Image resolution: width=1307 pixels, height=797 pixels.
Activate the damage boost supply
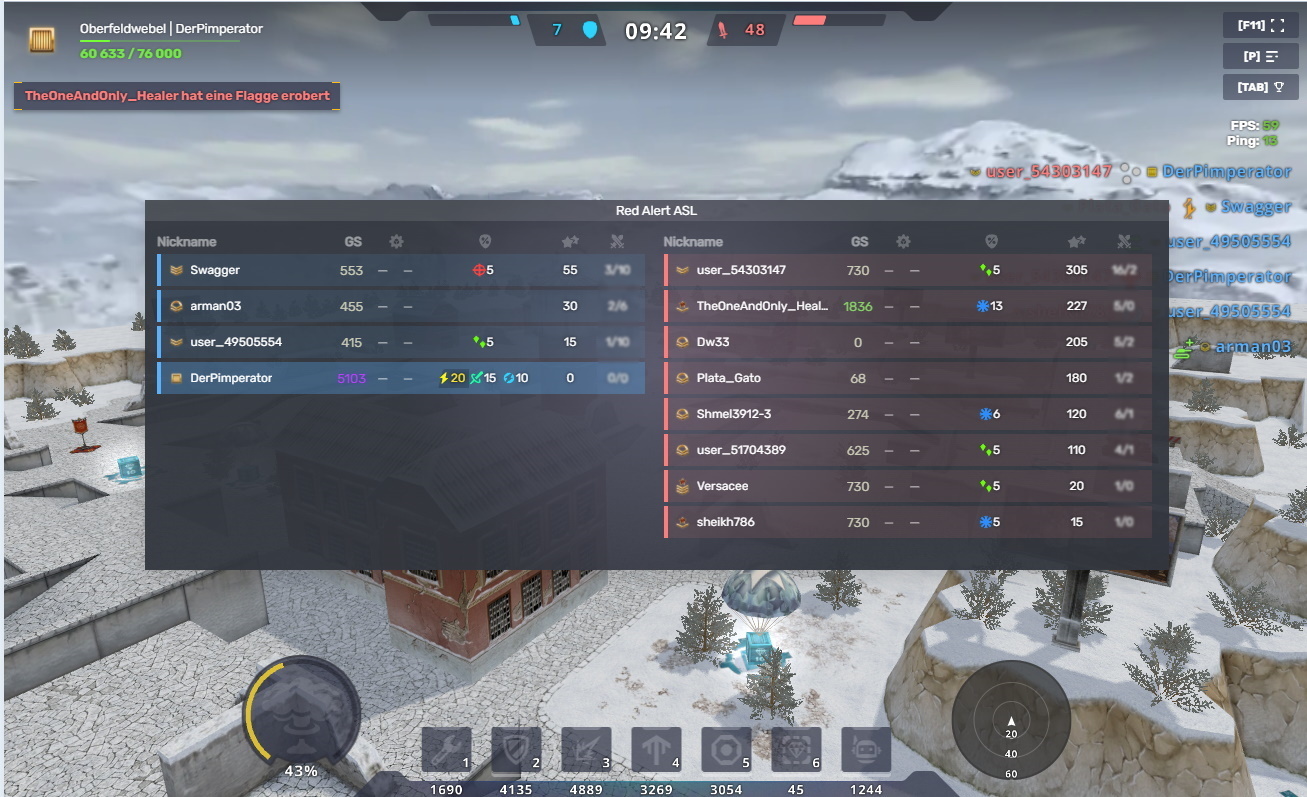pyautogui.click(x=586, y=750)
